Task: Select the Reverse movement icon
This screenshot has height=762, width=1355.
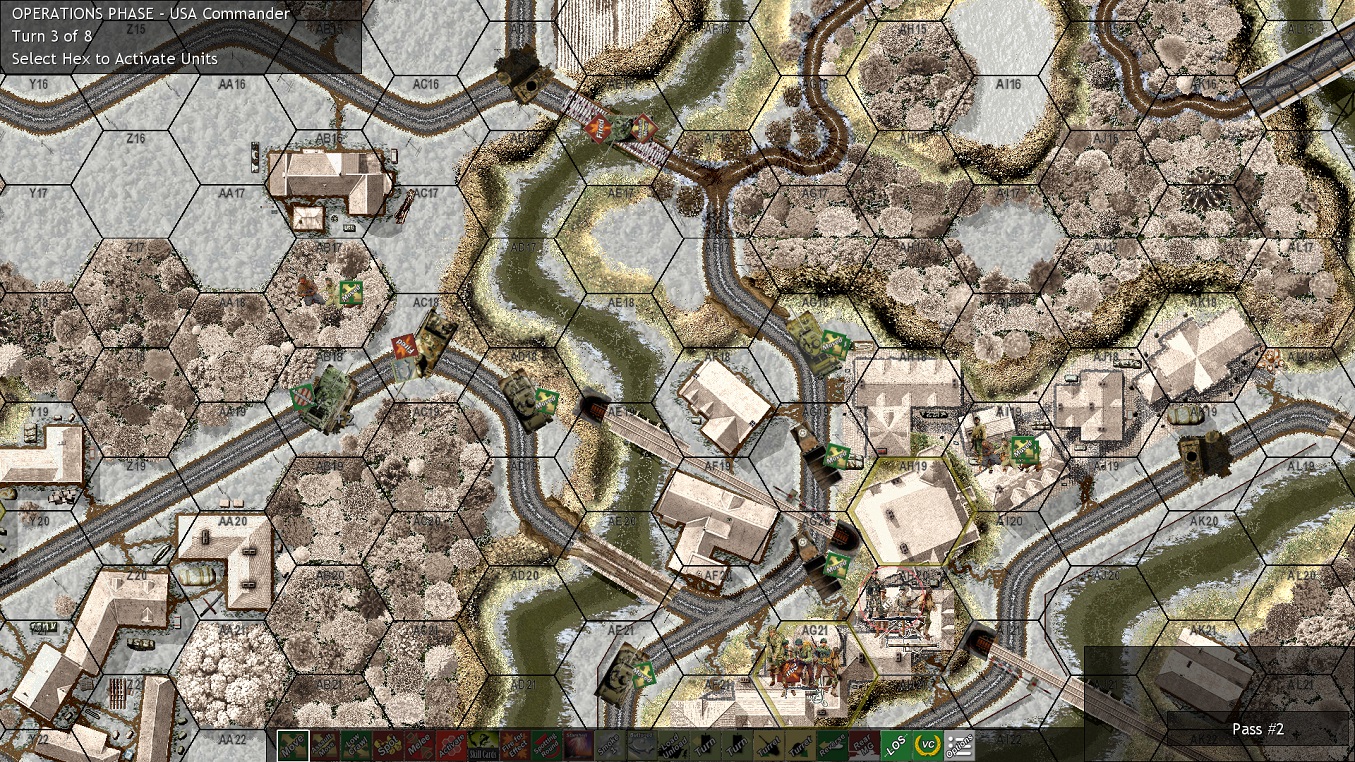Action: pos(830,746)
